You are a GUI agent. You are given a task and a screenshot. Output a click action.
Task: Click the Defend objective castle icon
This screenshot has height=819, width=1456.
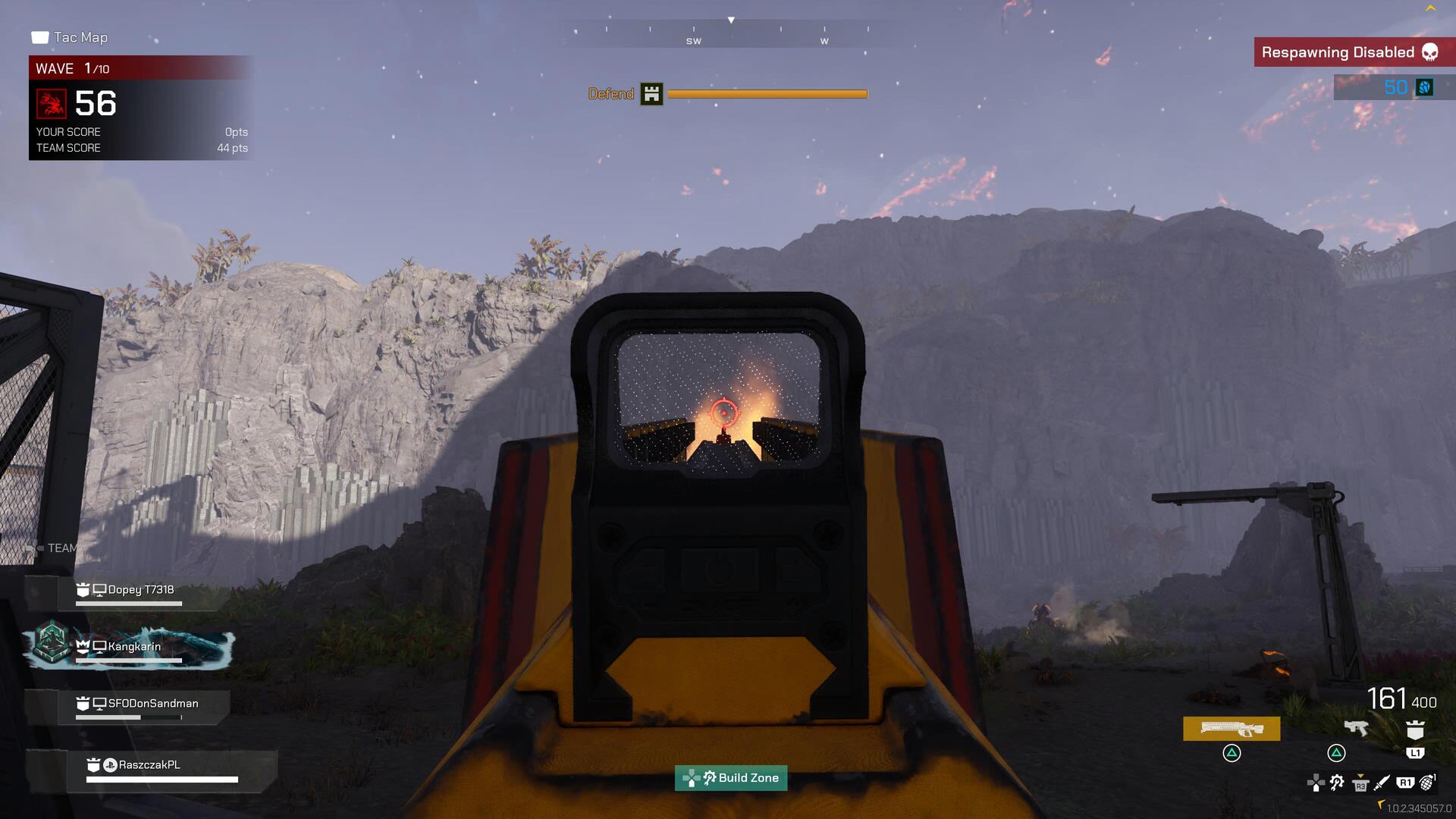pos(651,94)
